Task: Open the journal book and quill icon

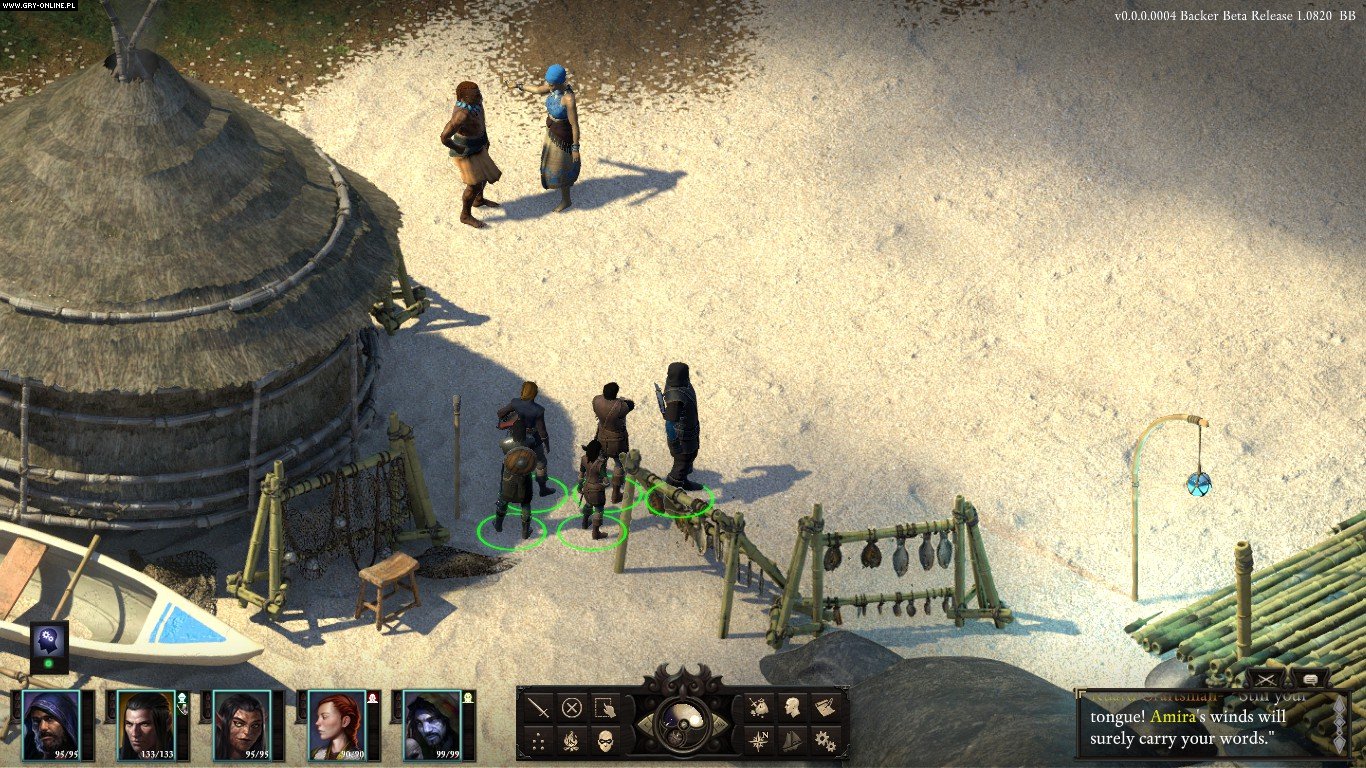Action: pyautogui.click(x=824, y=708)
